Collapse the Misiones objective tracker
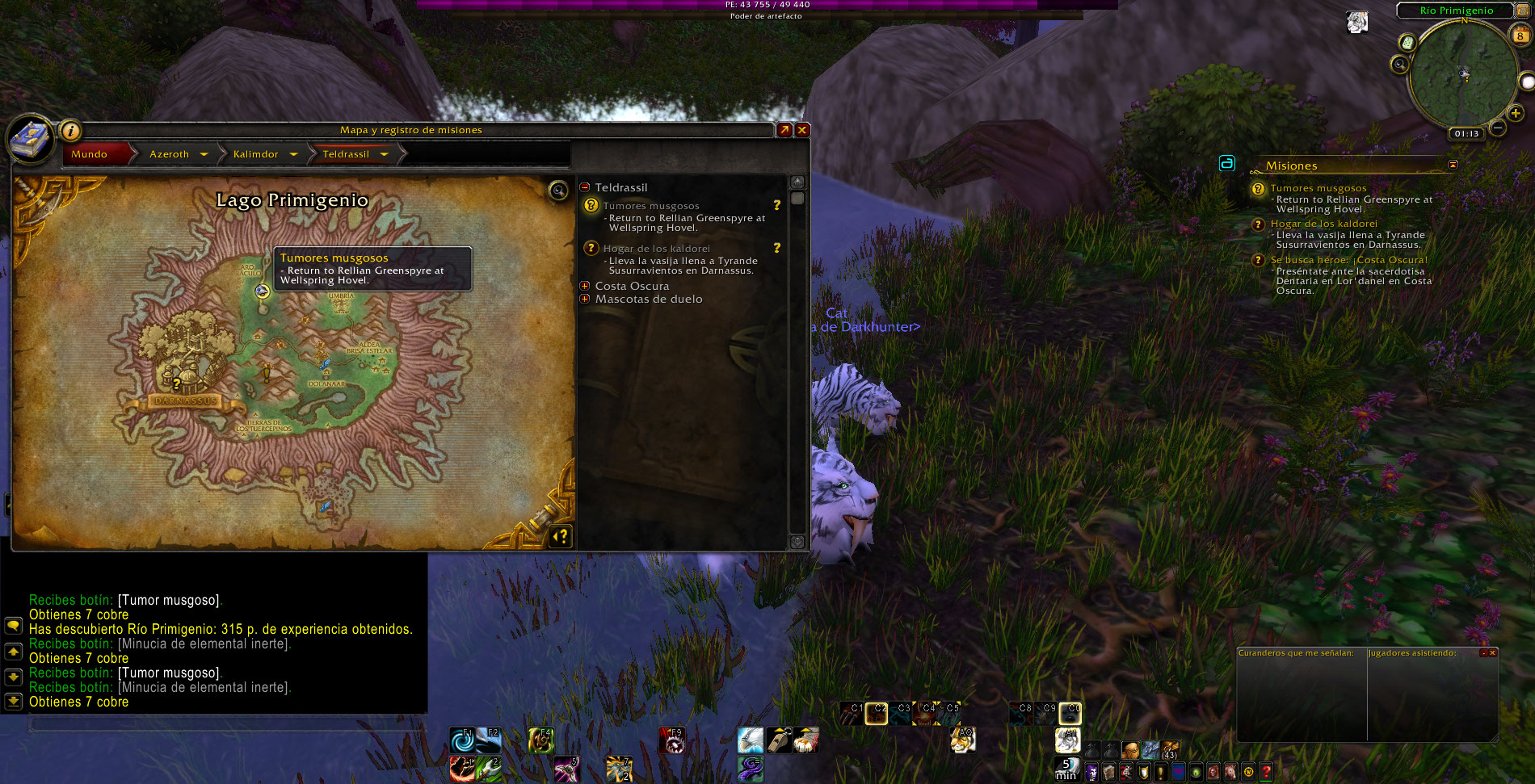Screen dimensions: 1535x784 pyautogui.click(x=1453, y=165)
